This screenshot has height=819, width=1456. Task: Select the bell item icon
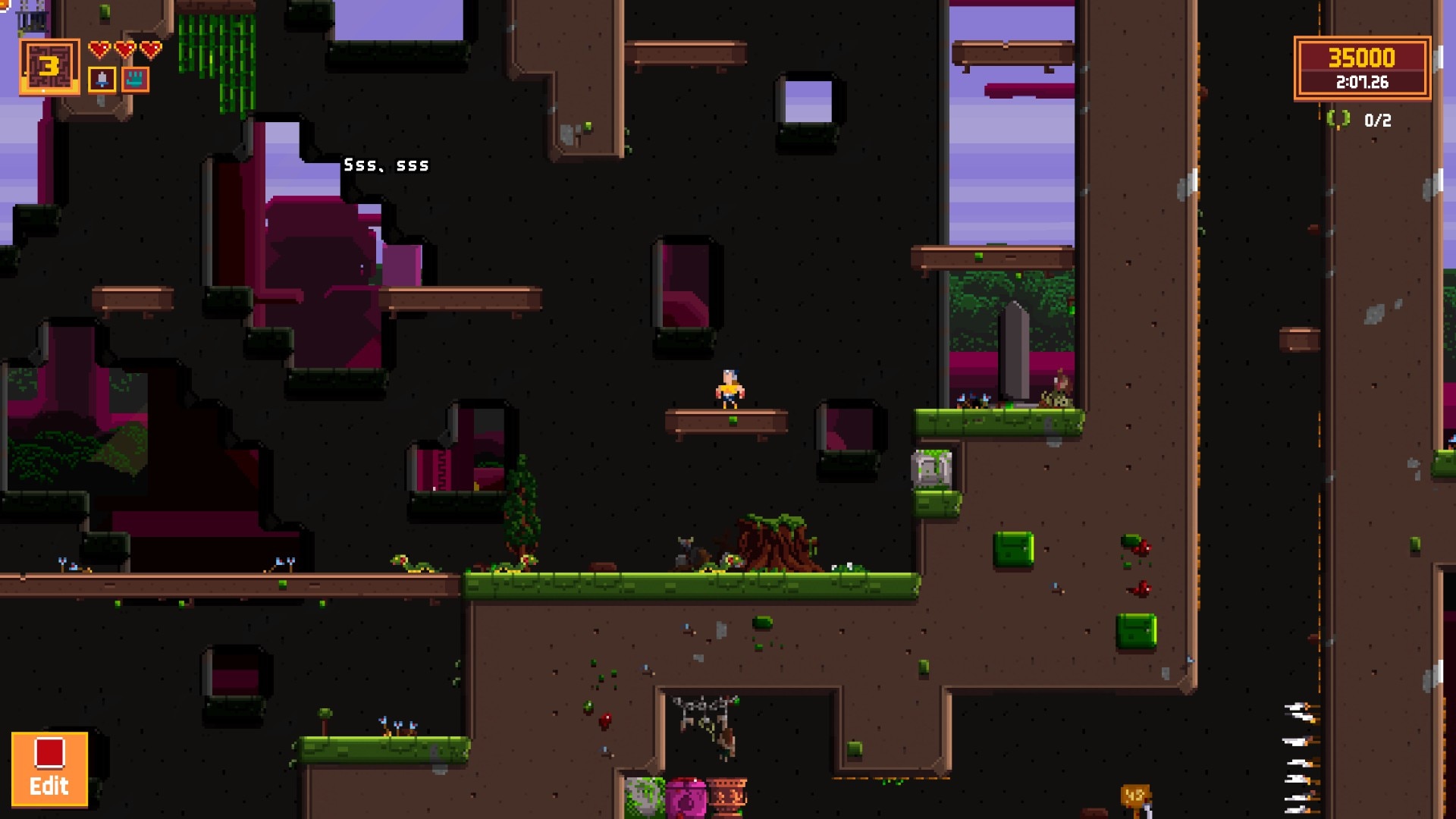tap(102, 80)
